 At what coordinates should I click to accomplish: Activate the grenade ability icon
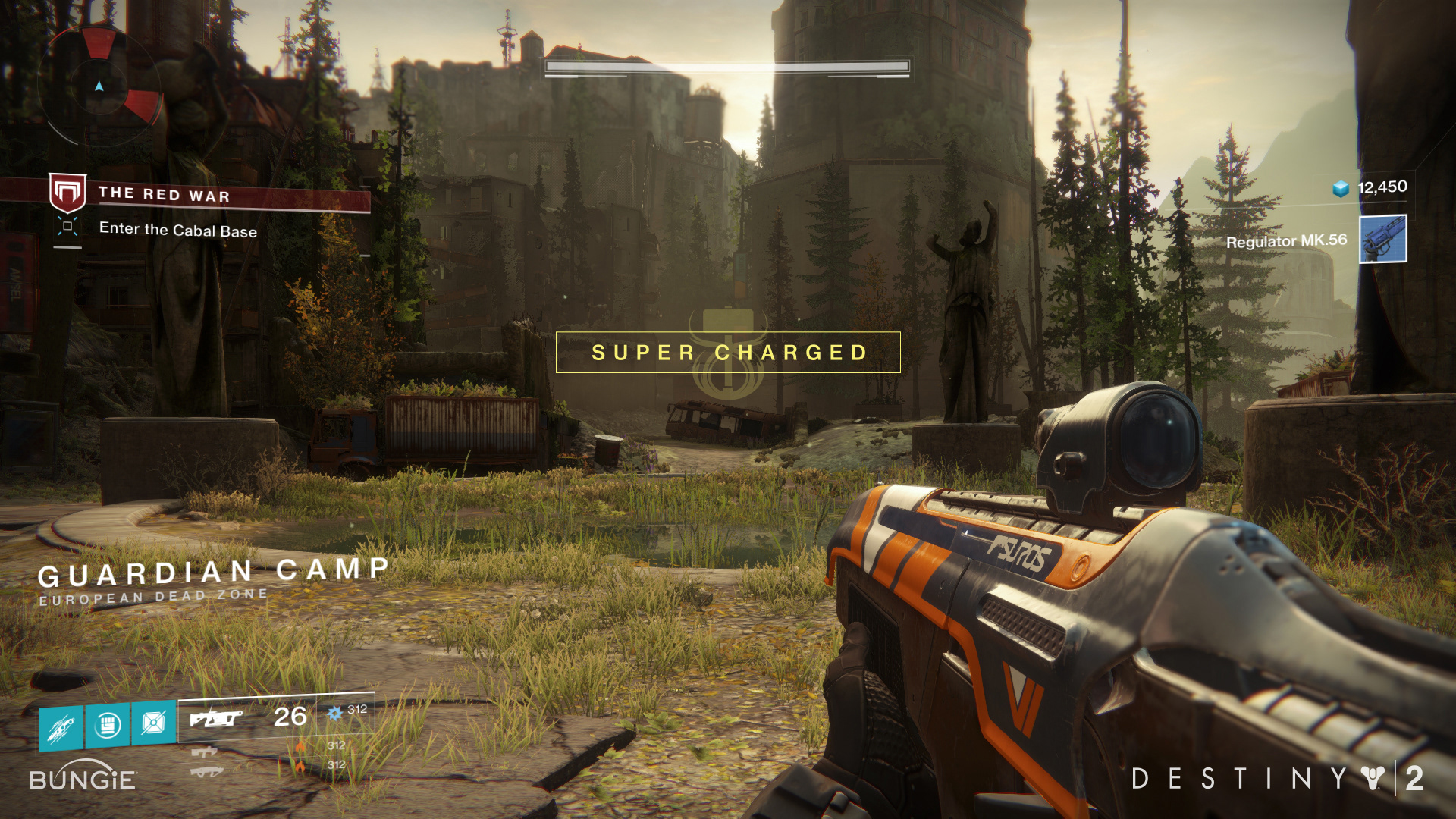(62, 727)
